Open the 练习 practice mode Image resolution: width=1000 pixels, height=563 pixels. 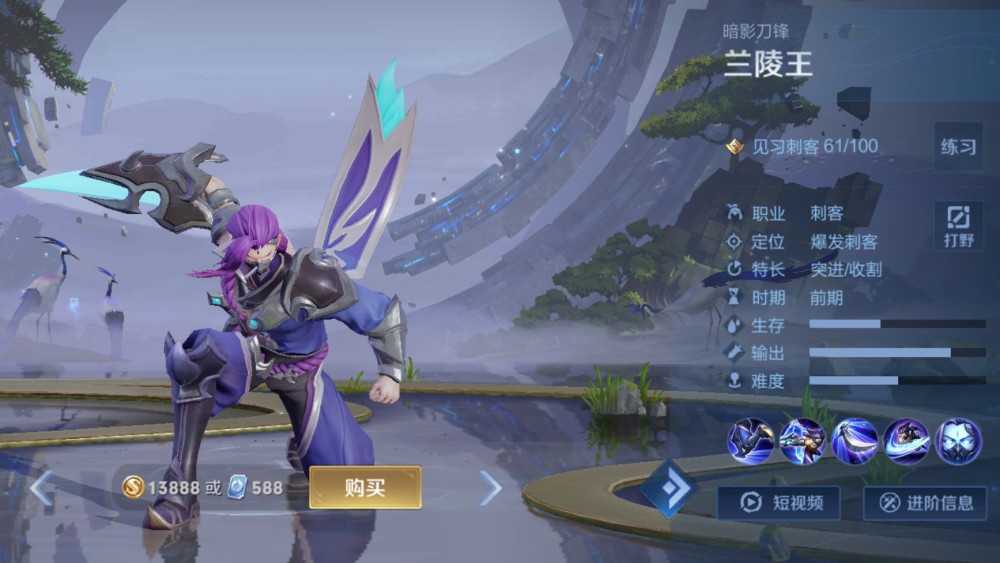pos(957,147)
